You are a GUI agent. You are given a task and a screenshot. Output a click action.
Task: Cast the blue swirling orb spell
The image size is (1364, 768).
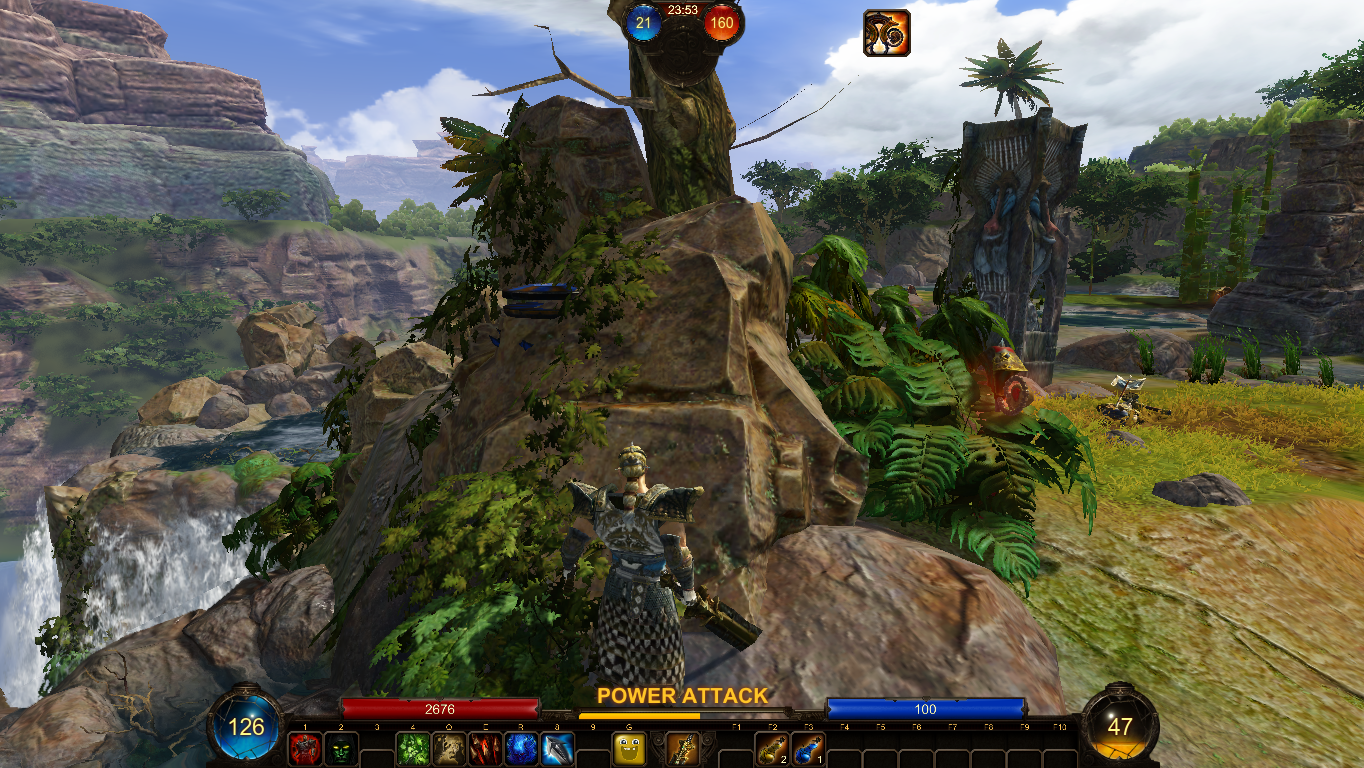(521, 749)
